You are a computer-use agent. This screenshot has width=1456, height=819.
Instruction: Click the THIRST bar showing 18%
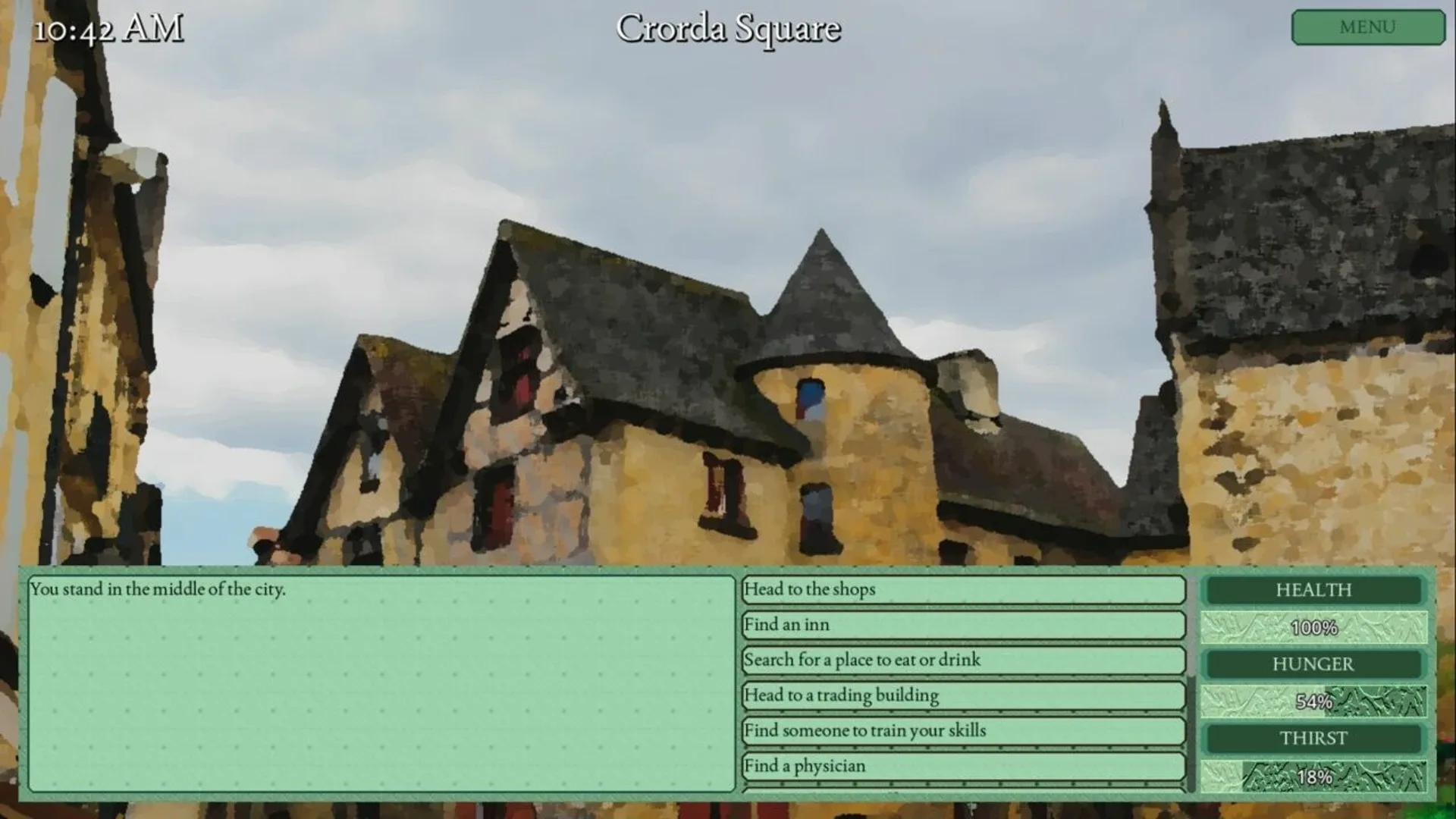pos(1314,776)
